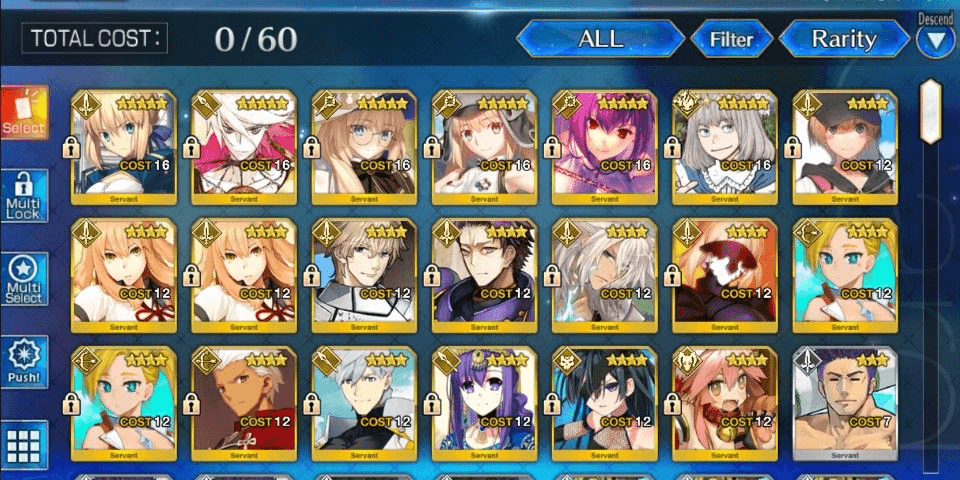Select the girl with glasses servant card
The image size is (960, 480).
tap(364, 146)
